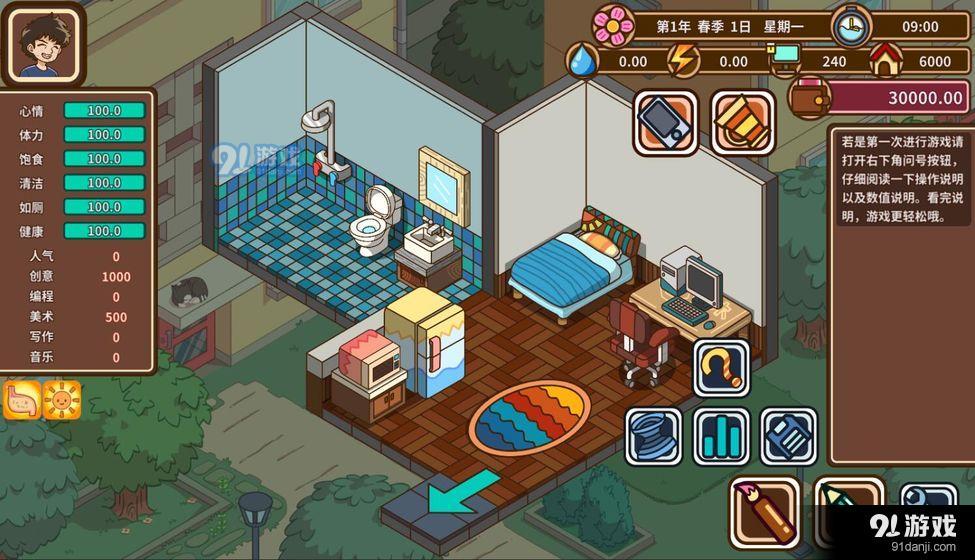
Task: Save game with the floppy disk icon
Action: [789, 436]
